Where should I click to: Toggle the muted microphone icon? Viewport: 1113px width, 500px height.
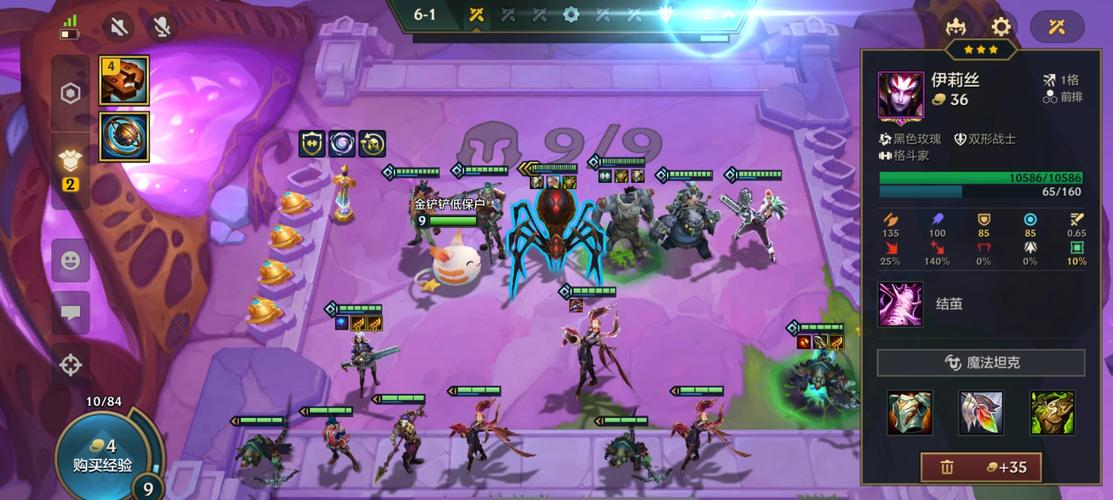coord(160,26)
